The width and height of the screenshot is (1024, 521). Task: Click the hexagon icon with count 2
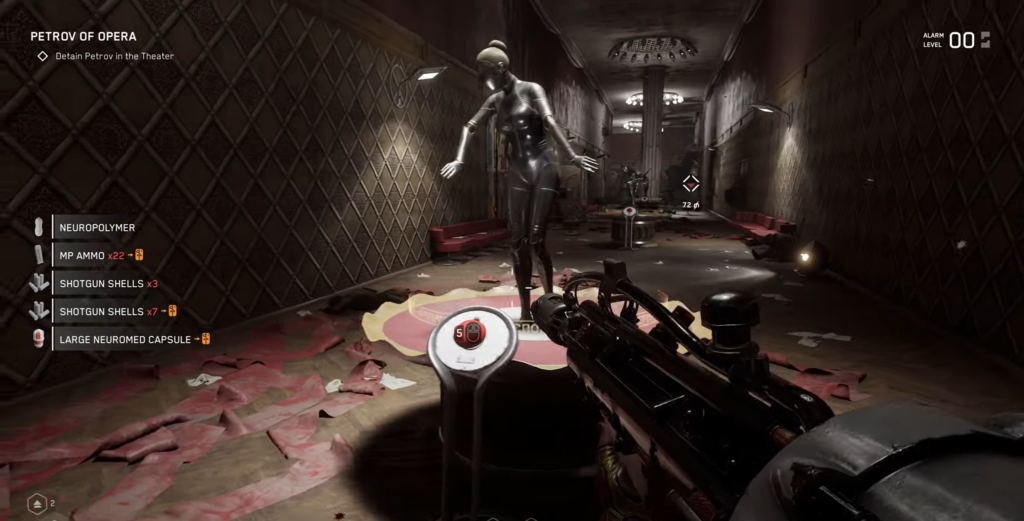[x=37, y=504]
